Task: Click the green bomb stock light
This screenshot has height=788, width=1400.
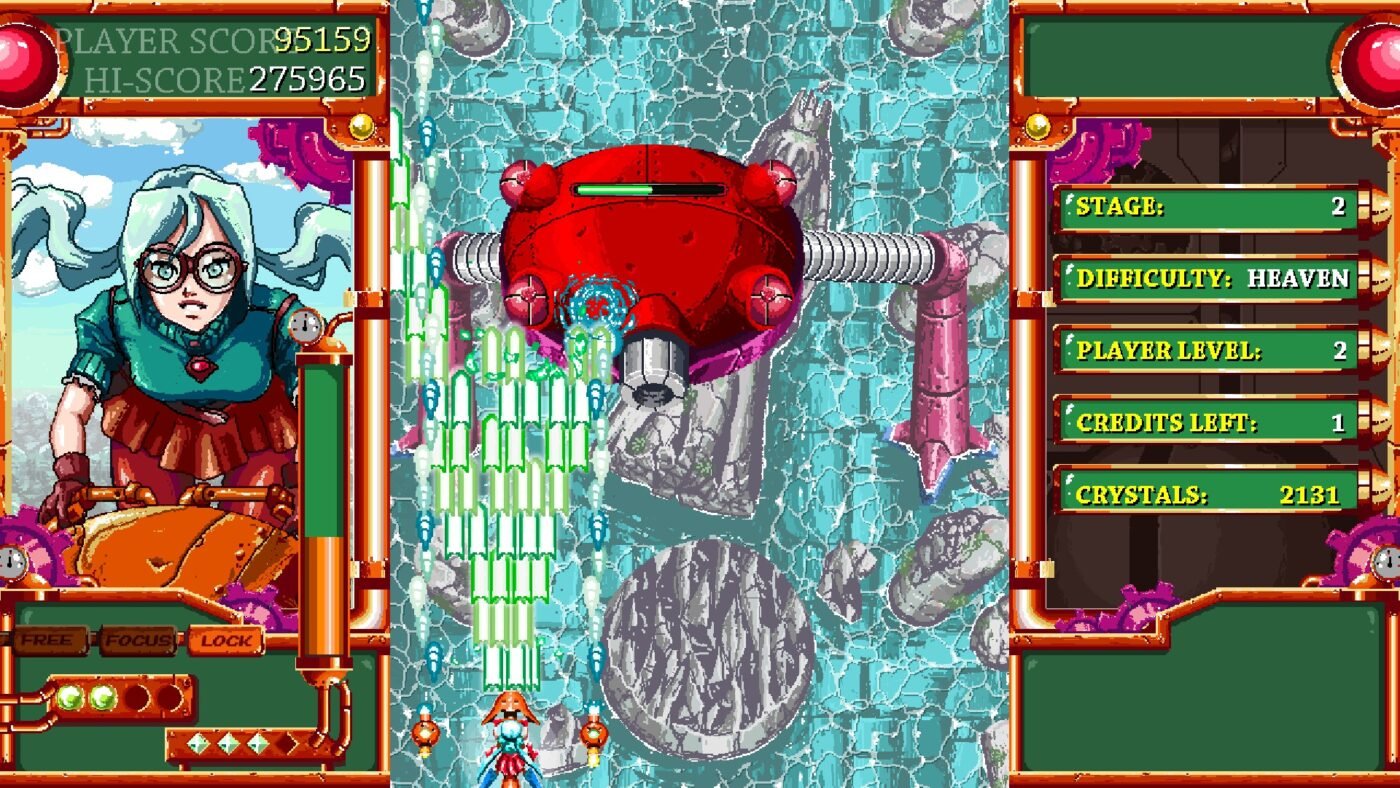Action: (68, 697)
